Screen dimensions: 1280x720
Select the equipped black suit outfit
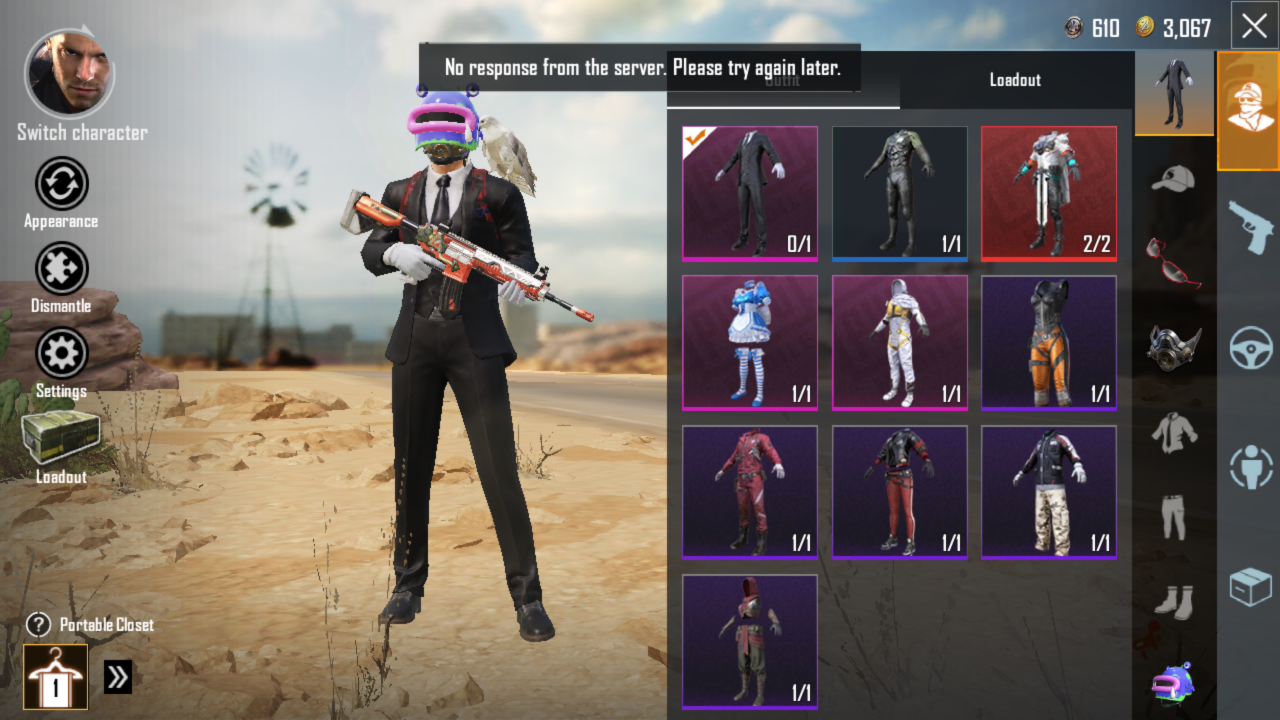[x=750, y=193]
